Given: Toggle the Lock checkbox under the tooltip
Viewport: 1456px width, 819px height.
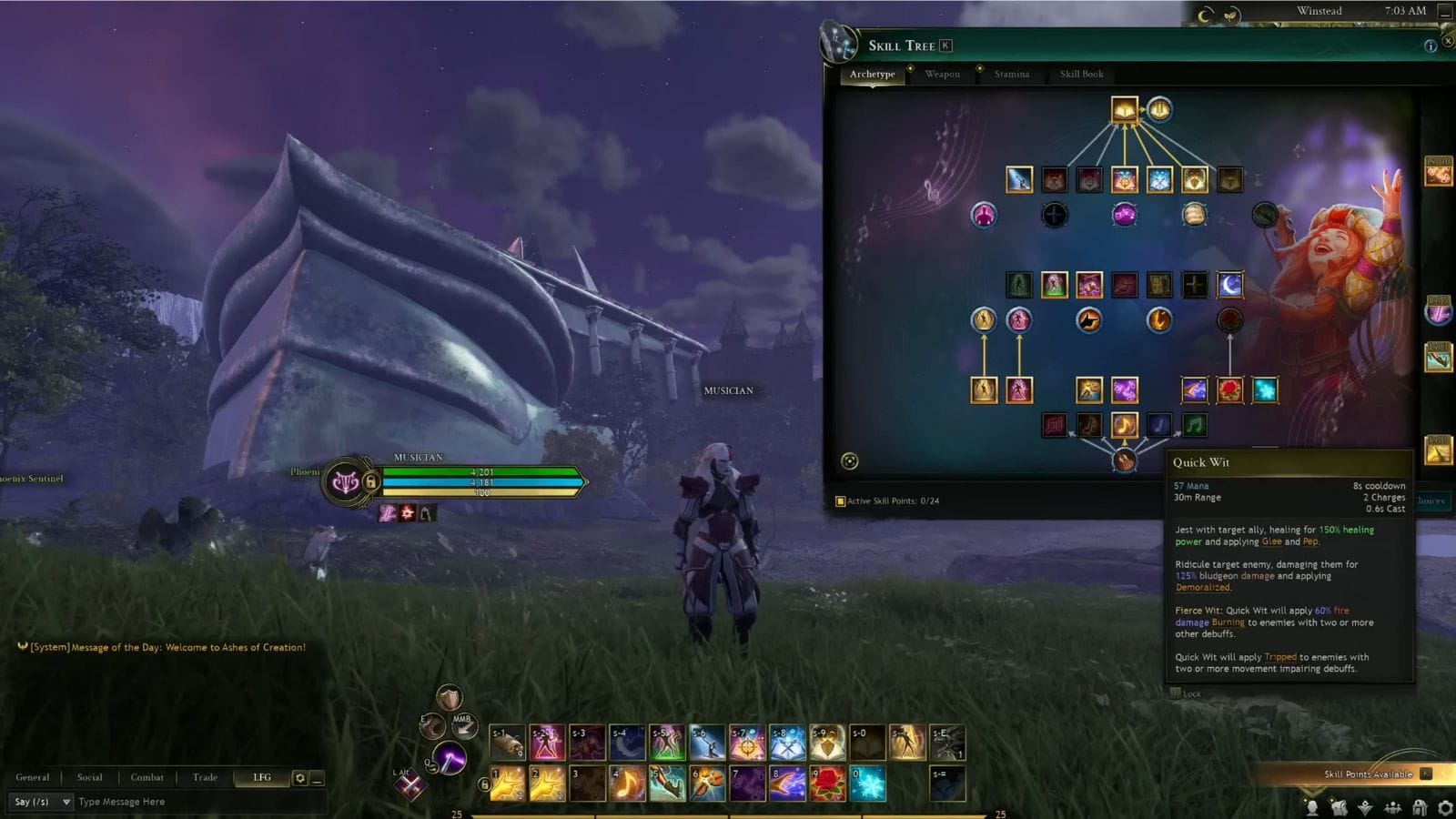Looking at the screenshot, I should pos(1176,693).
